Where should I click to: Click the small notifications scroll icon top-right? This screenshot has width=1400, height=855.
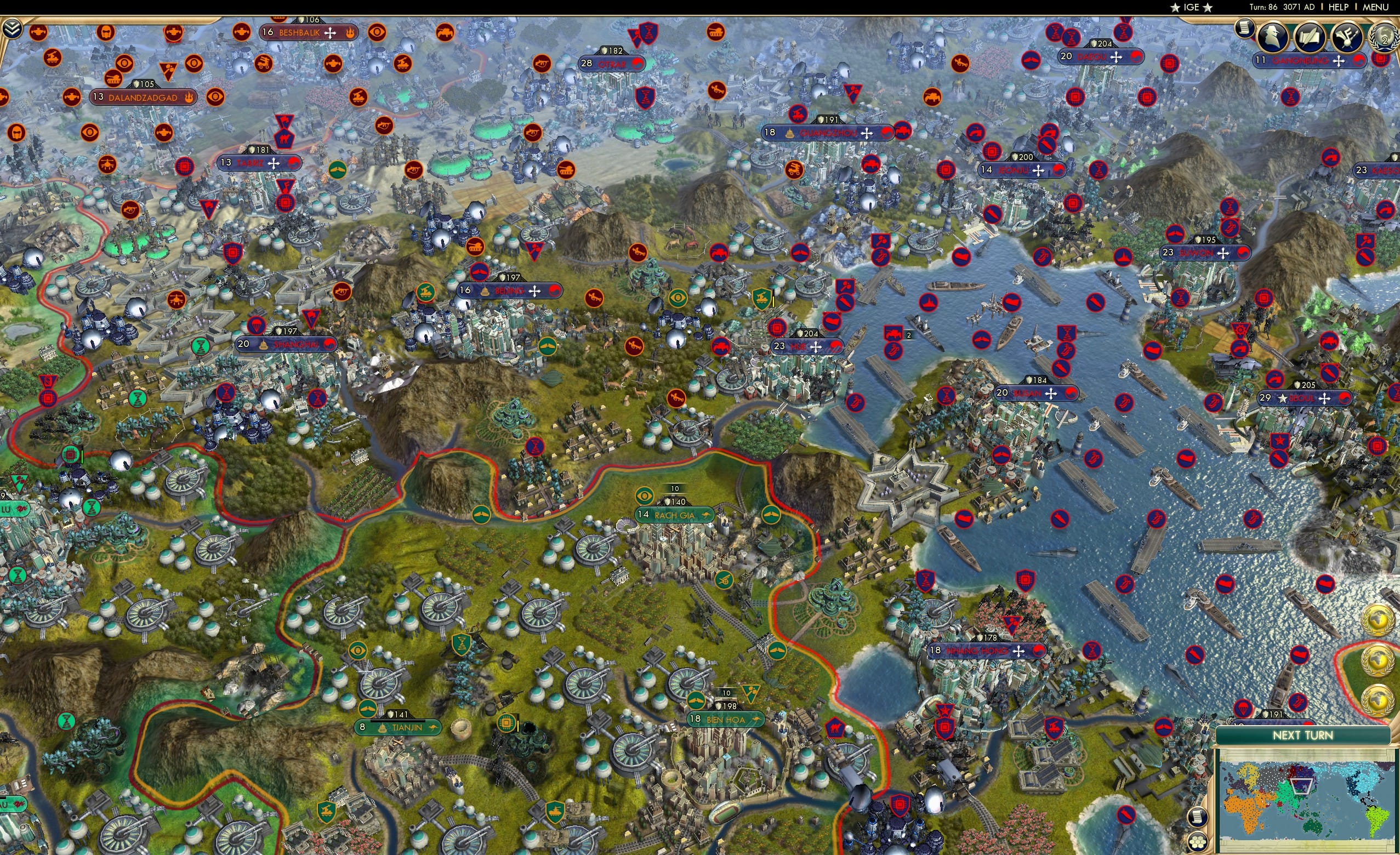(1244, 30)
